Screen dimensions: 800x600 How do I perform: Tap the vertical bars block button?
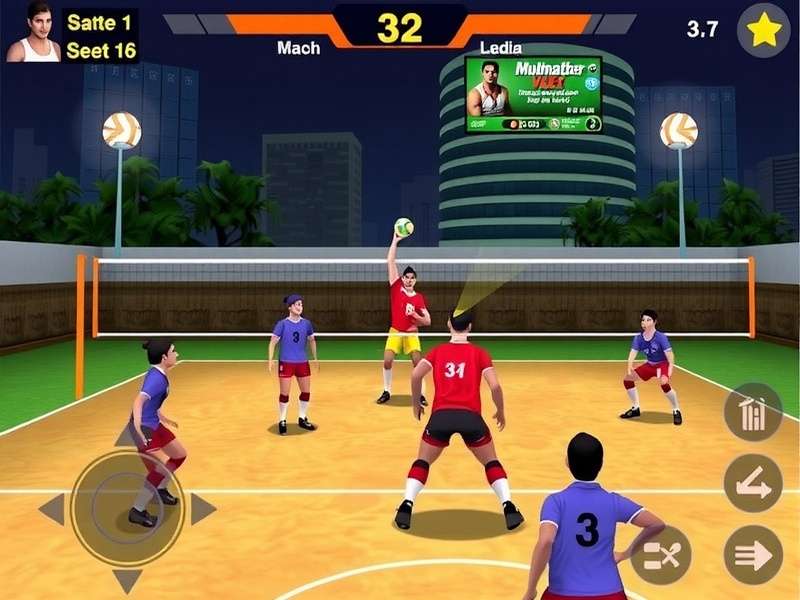pyautogui.click(x=753, y=412)
